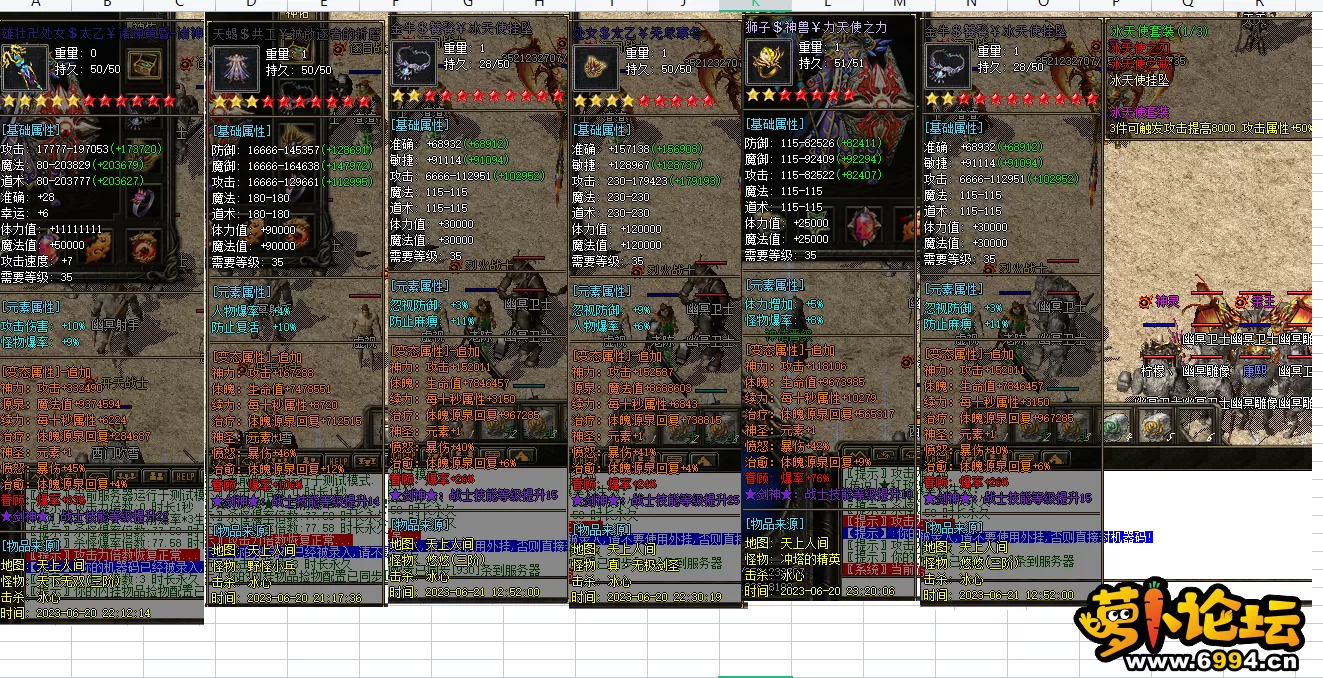
Task: Select the red diamond gem equipment slot
Action: (865, 224)
